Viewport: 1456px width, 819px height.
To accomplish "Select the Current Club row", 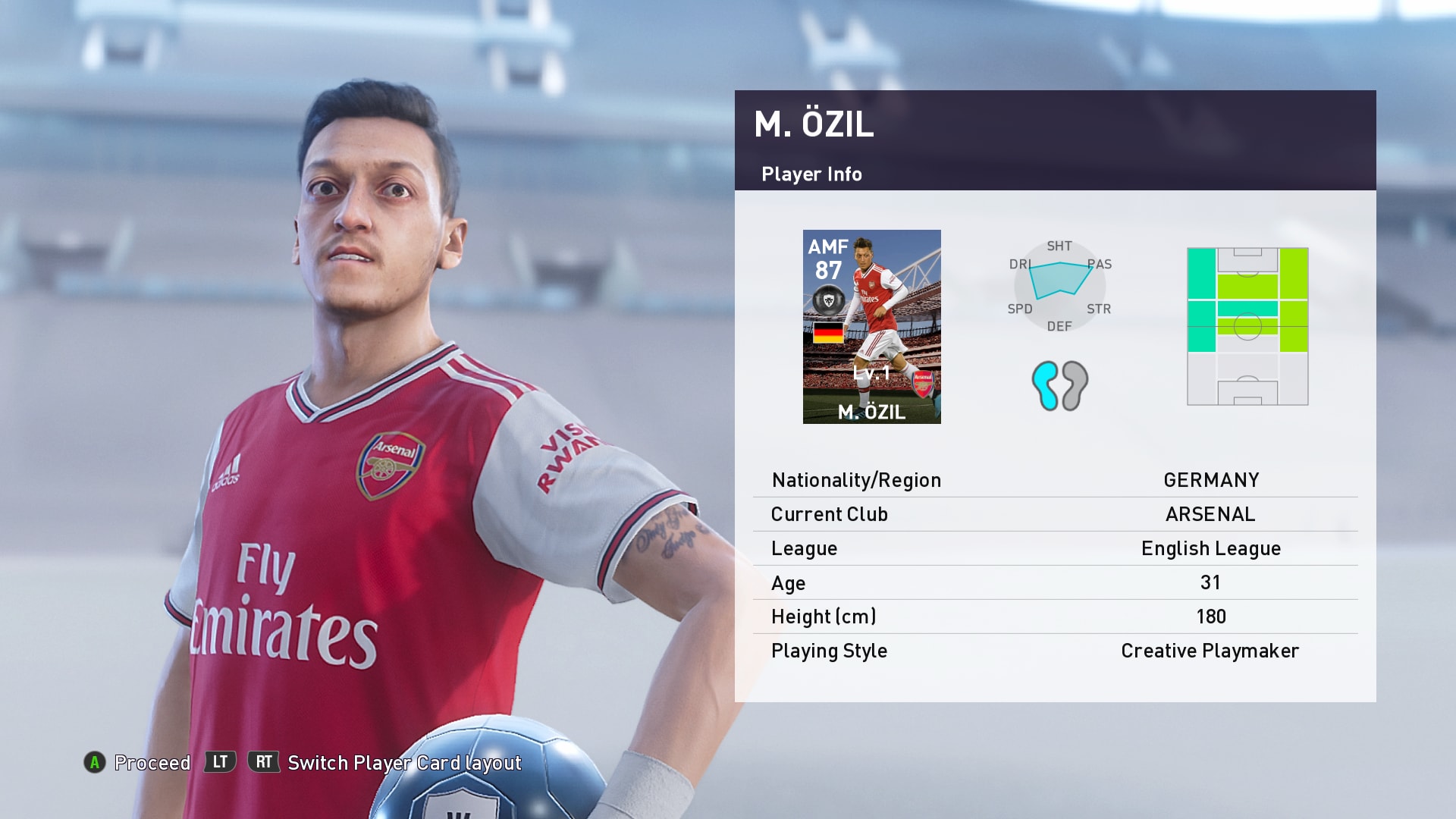I will (1055, 514).
